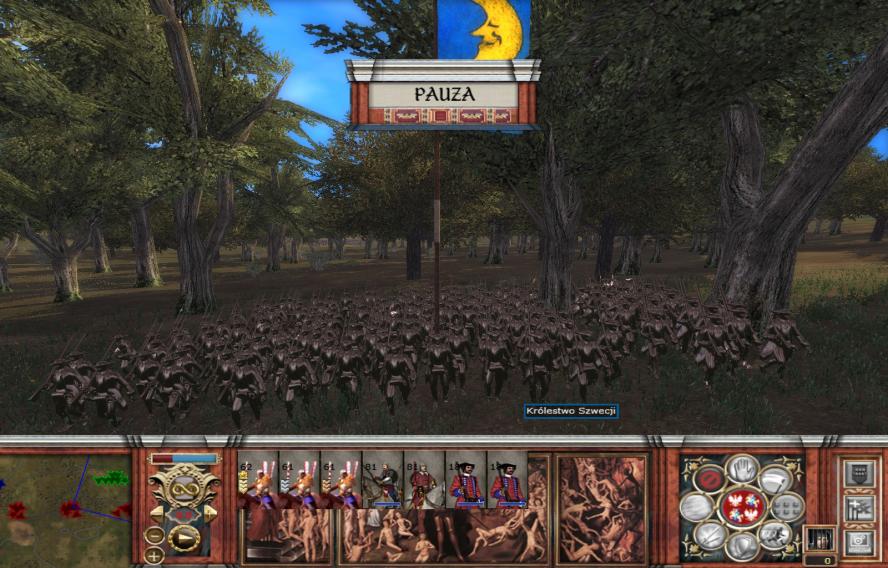Click the red crossed-circle command icon
This screenshot has height=568, width=888.
click(709, 479)
